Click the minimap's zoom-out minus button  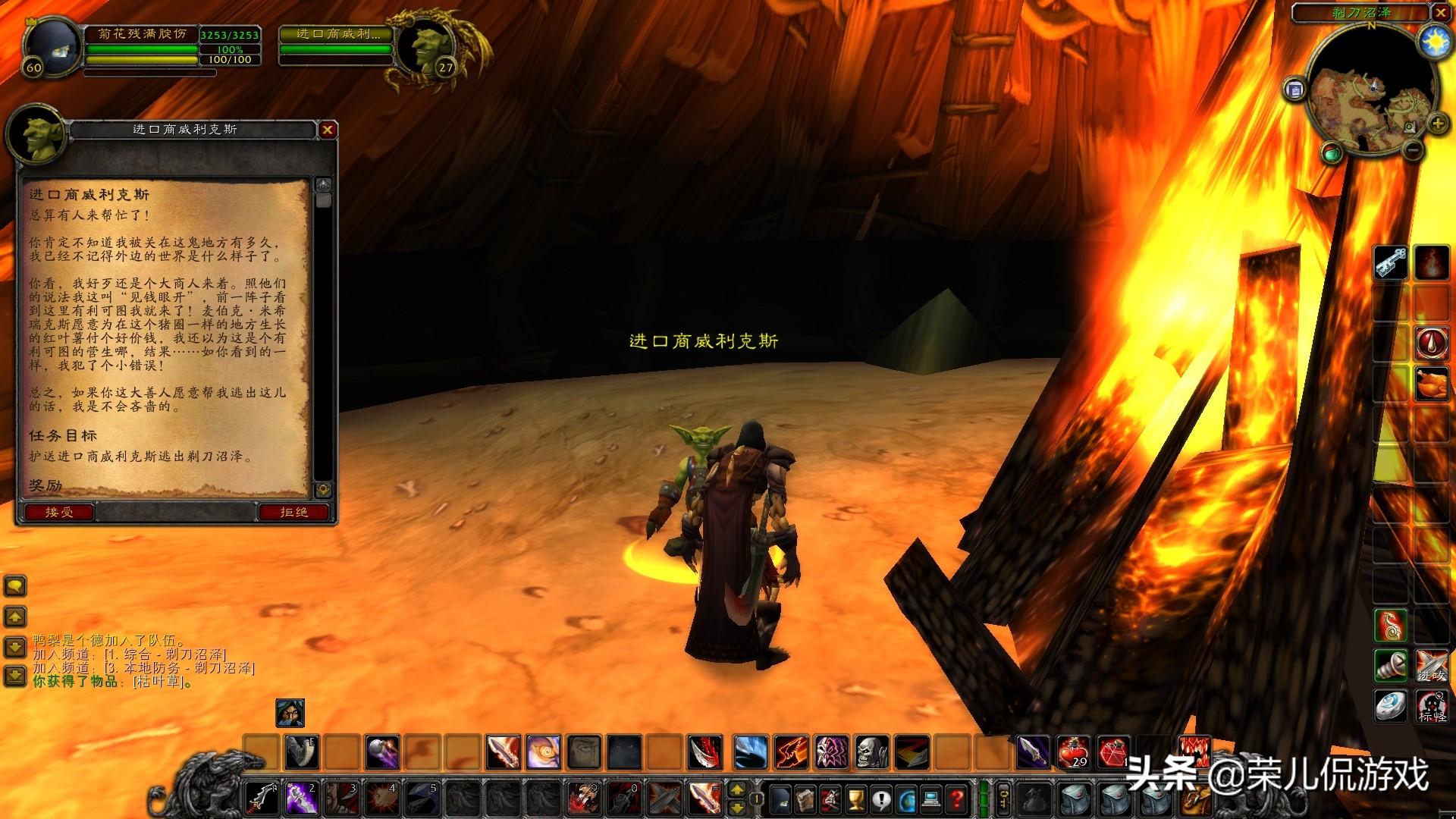pos(1411,150)
